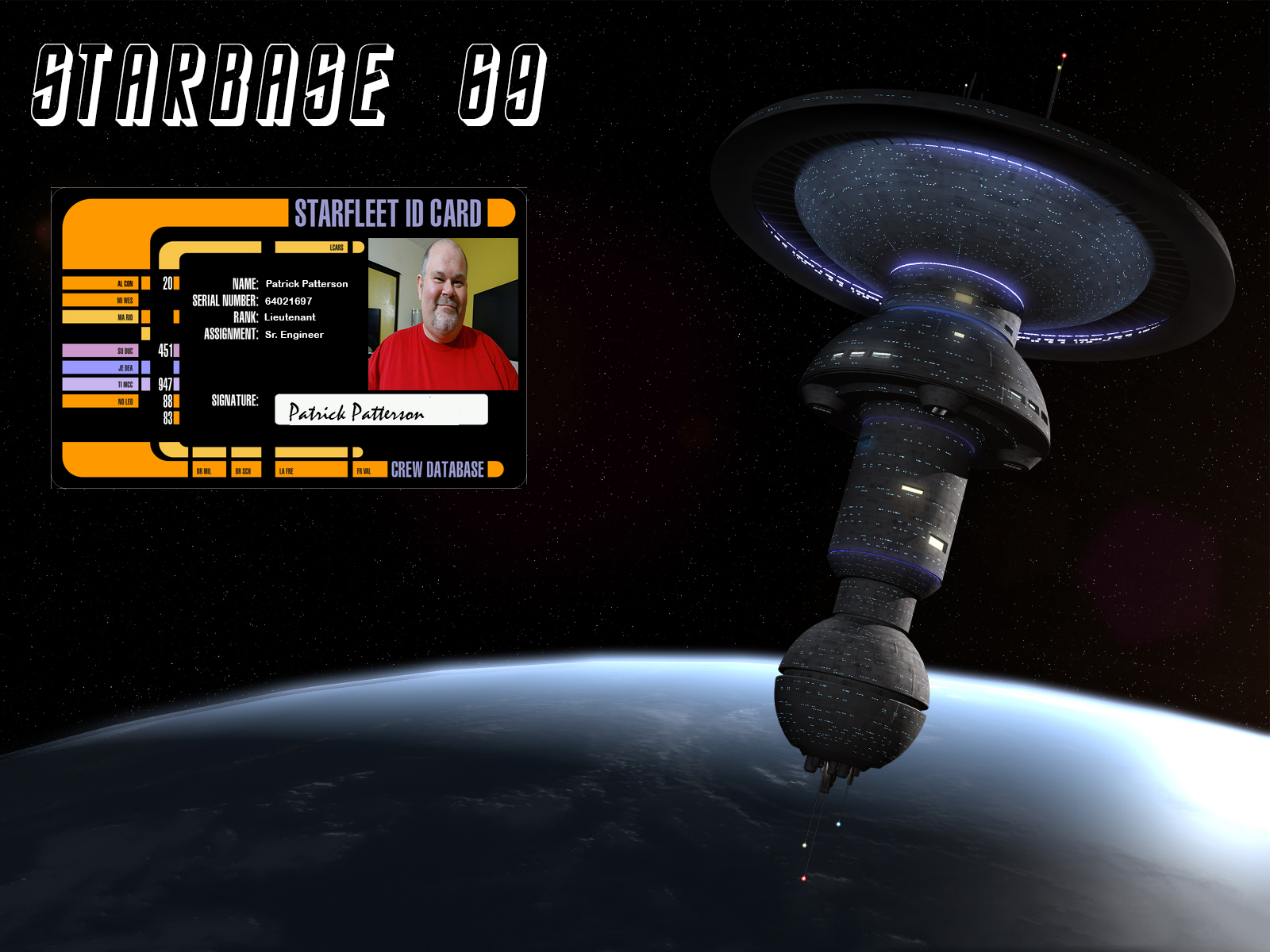Activate the LA FRE bottom button
This screenshot has width=1270, height=952.
311,470
